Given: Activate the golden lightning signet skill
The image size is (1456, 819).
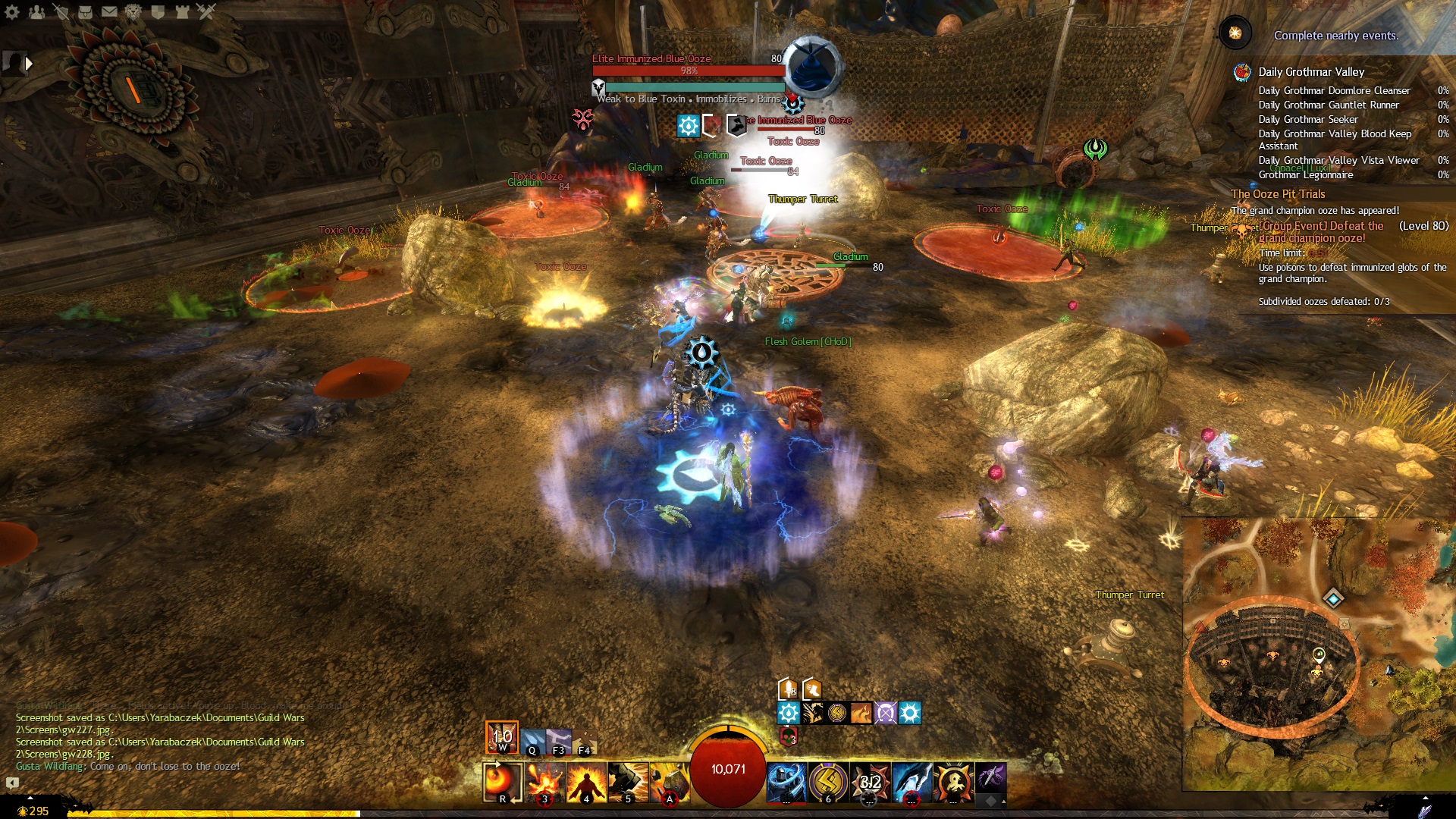Looking at the screenshot, I should (x=828, y=781).
